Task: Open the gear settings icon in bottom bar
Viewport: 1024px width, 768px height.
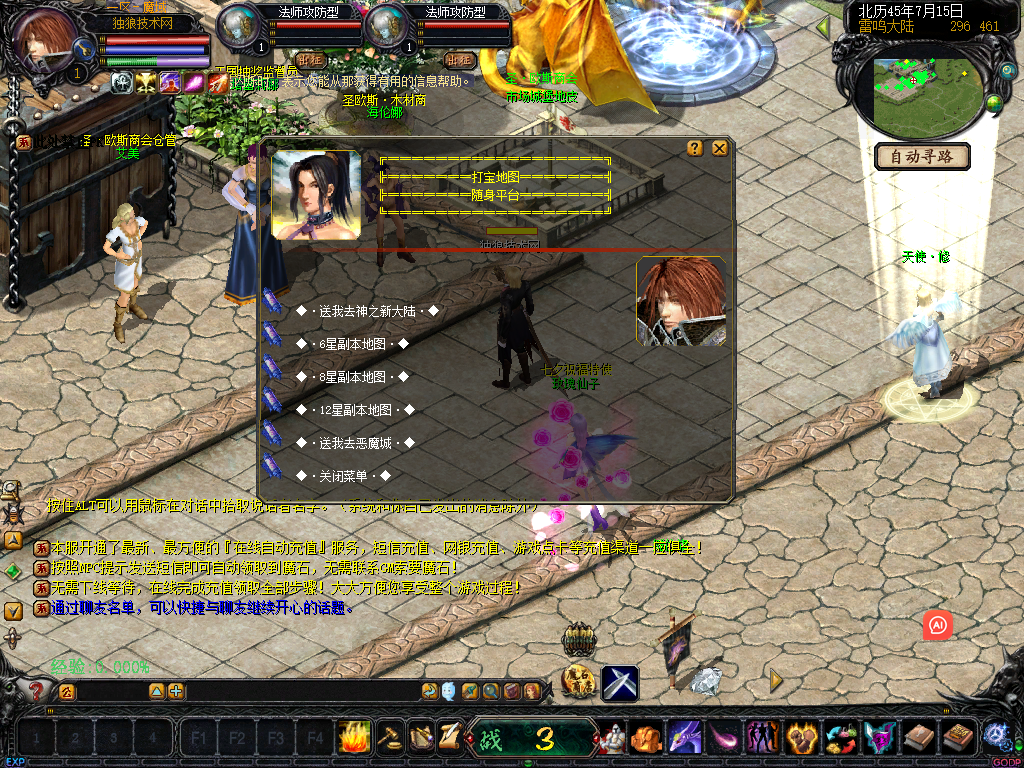Action: pos(994,736)
